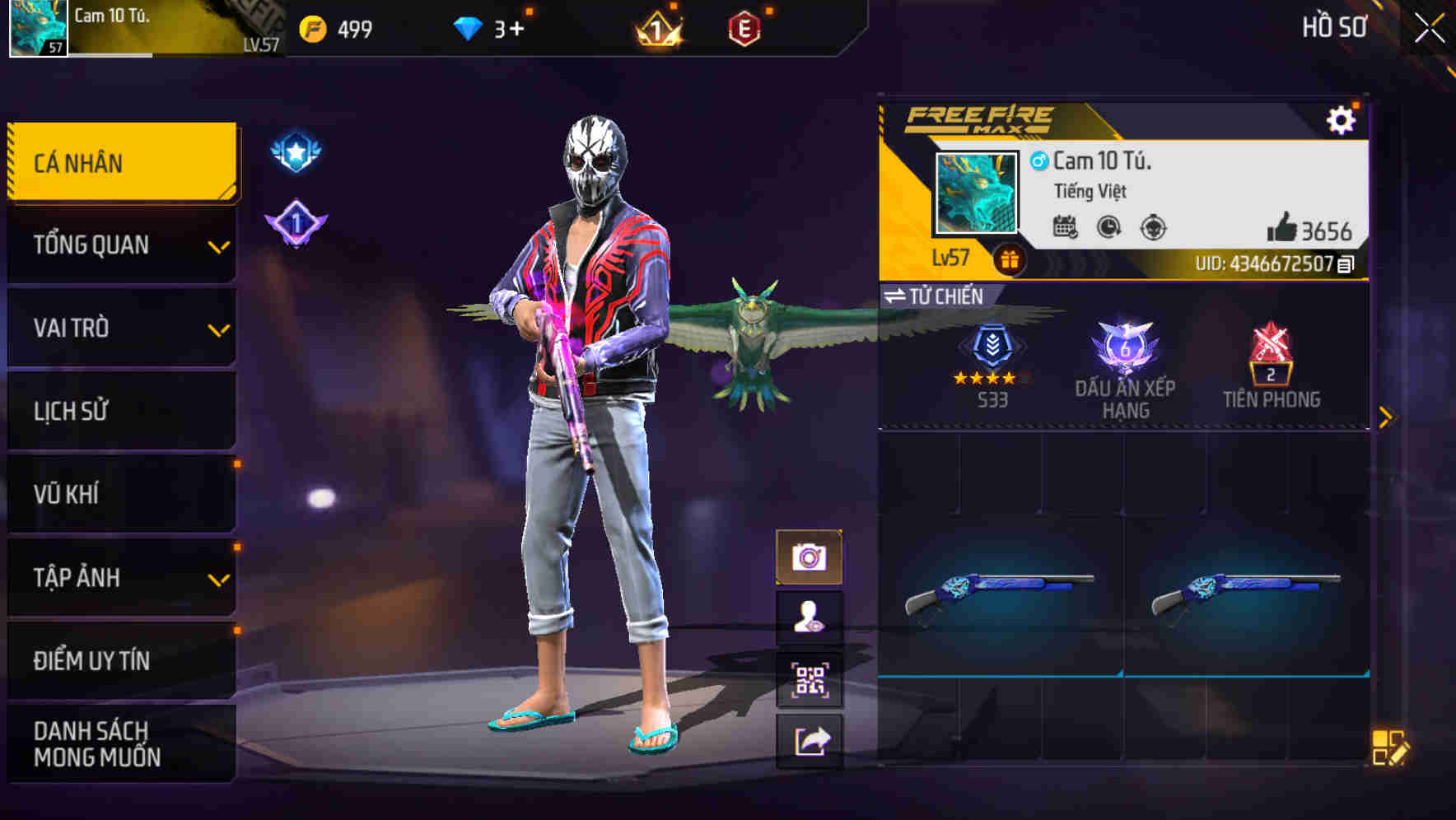
Task: Click the share profile icon
Action: tap(810, 741)
